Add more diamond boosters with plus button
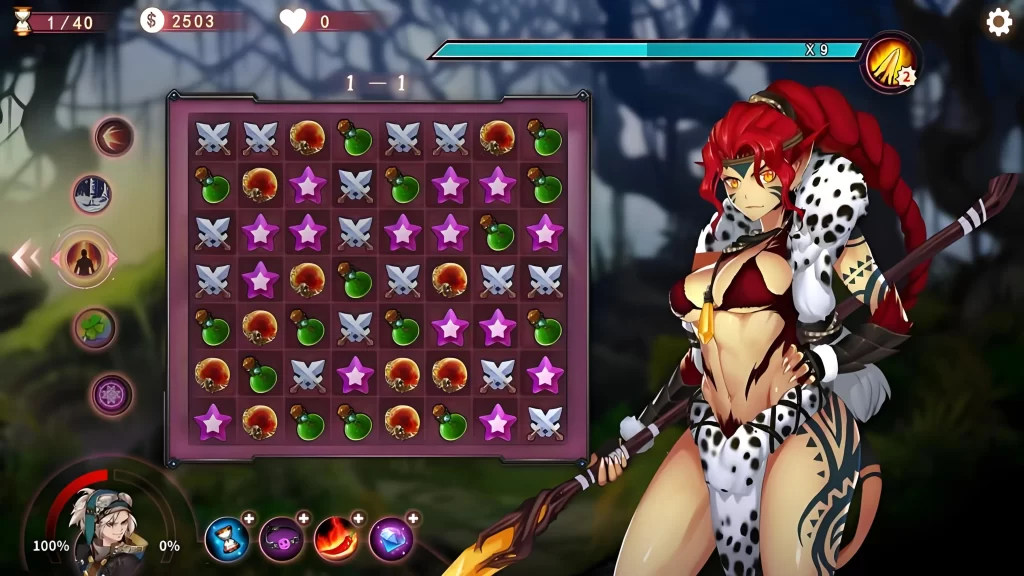The width and height of the screenshot is (1024, 576). click(412, 518)
